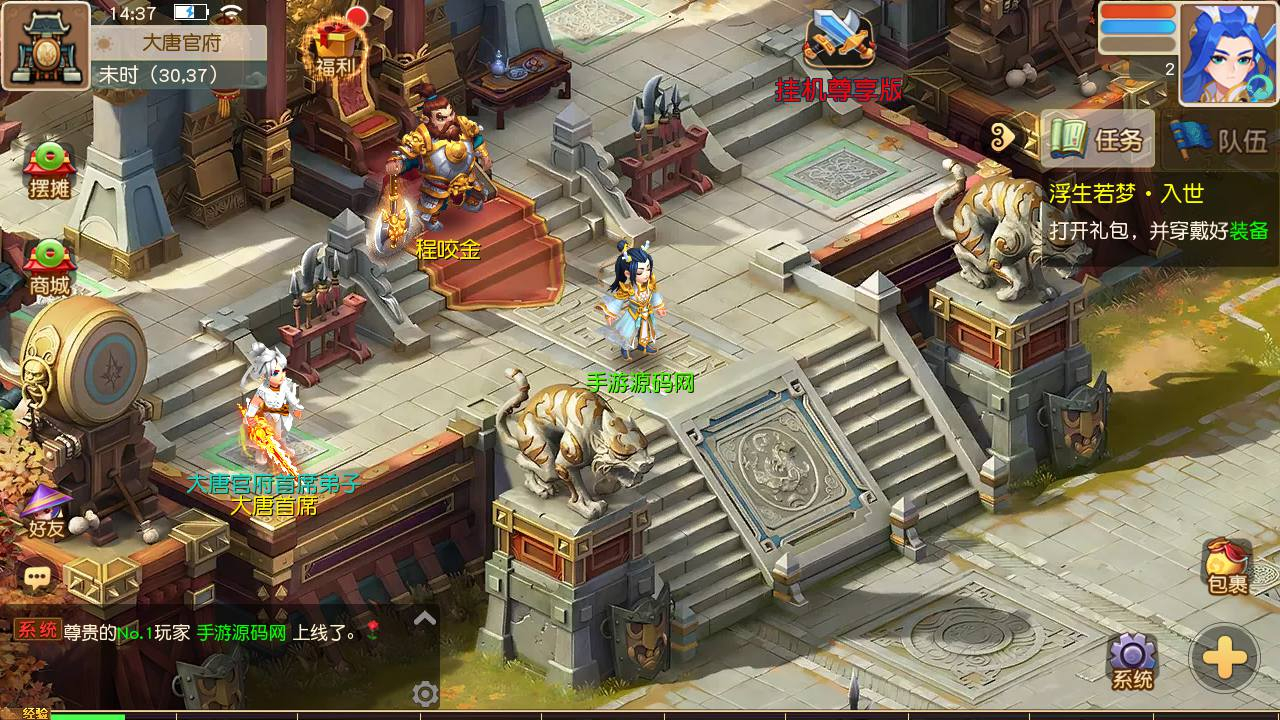The image size is (1280, 720).
Task: Open the 商城 shop
Action: point(48,268)
